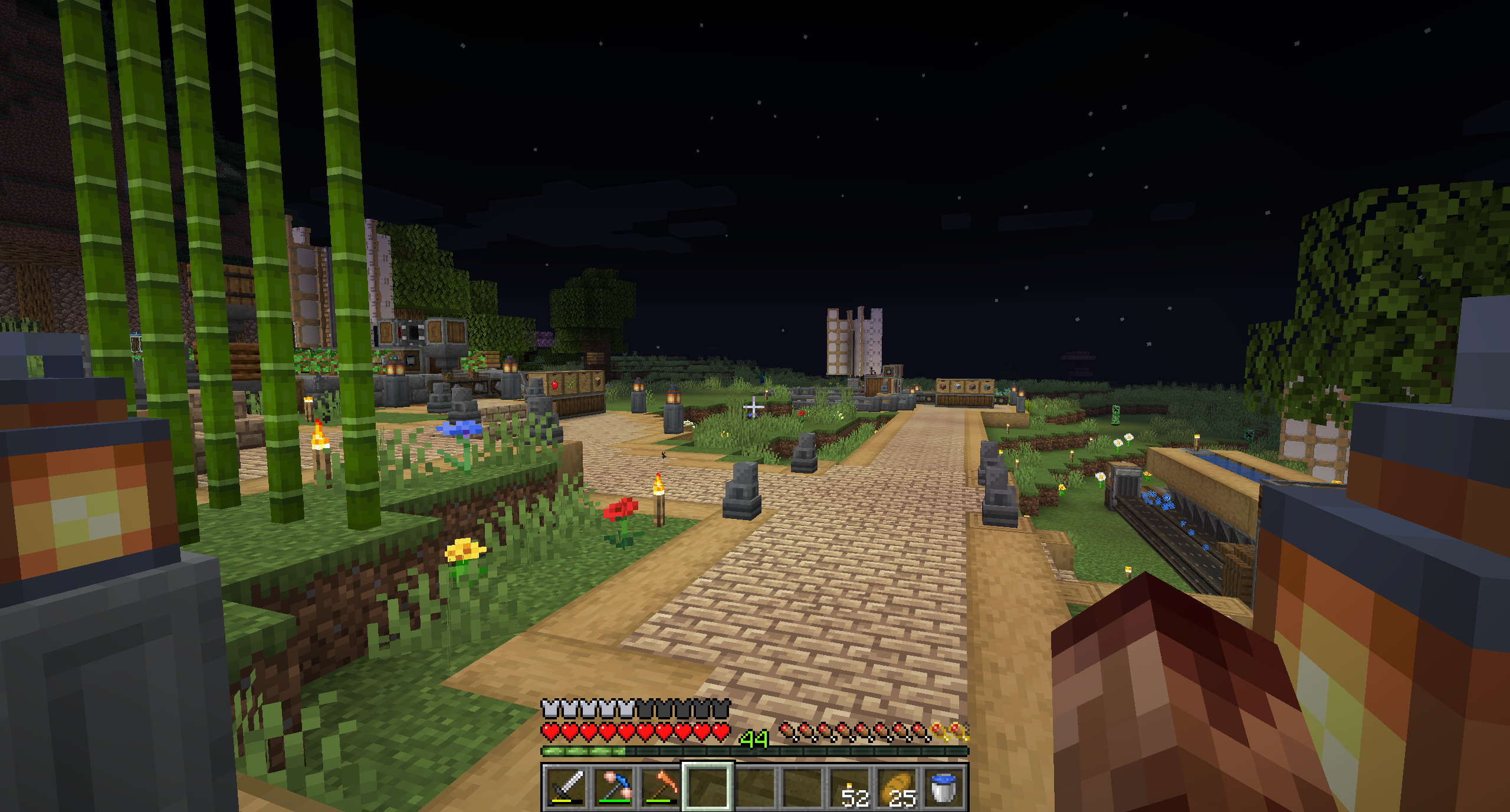The width and height of the screenshot is (1510, 812).
Task: Choose the pink-and-blue pickaxe slot
Action: point(613,787)
